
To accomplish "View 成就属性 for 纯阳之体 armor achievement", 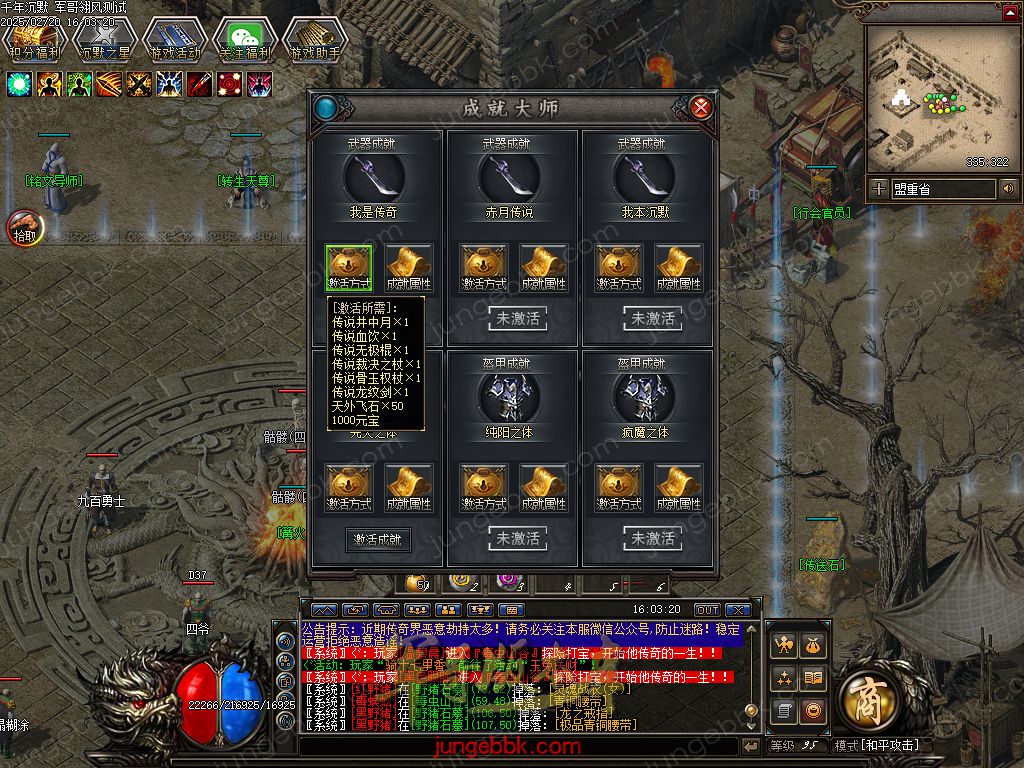I will pyautogui.click(x=544, y=487).
